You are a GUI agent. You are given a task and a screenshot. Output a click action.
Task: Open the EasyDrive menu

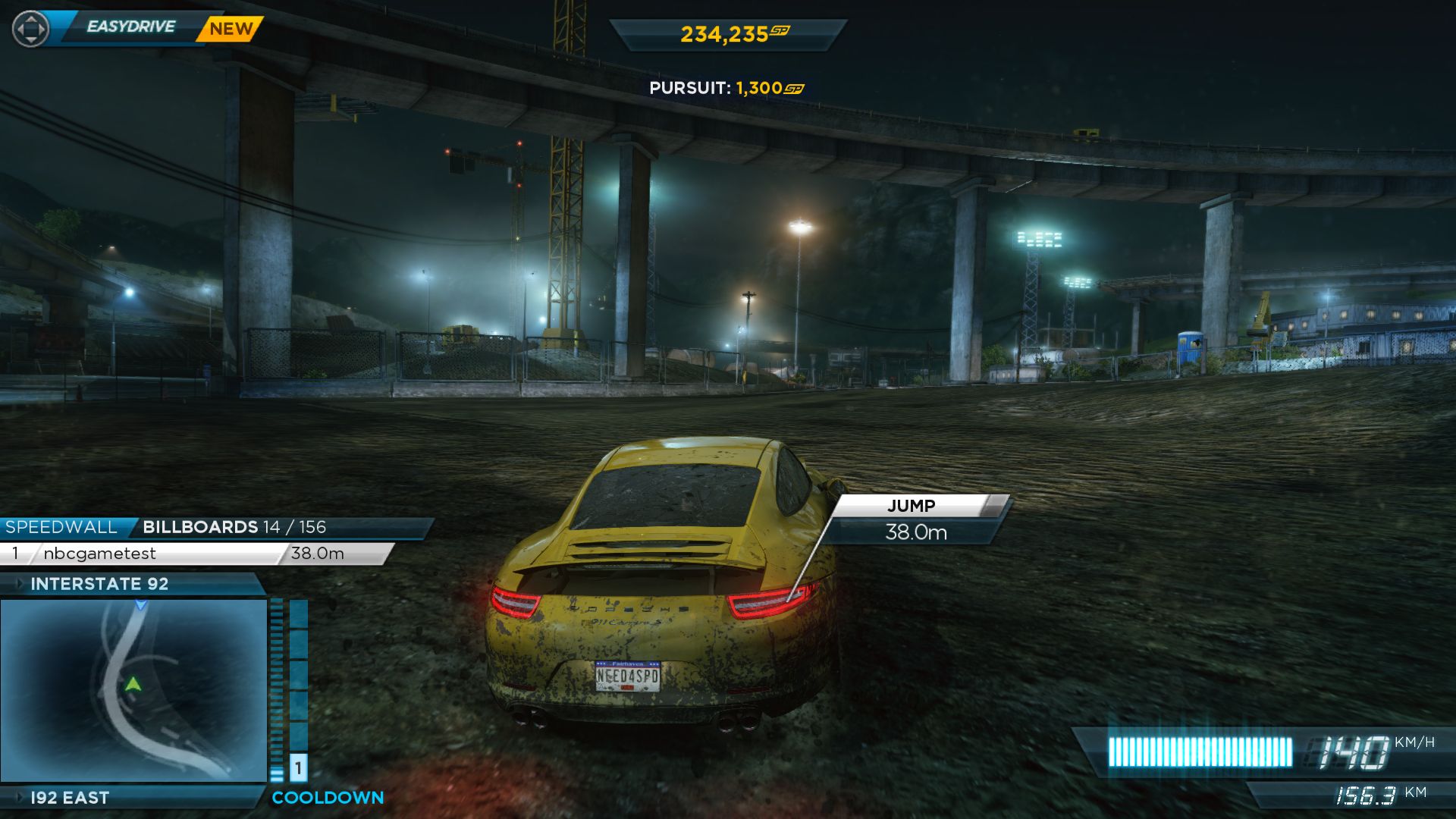tap(130, 27)
